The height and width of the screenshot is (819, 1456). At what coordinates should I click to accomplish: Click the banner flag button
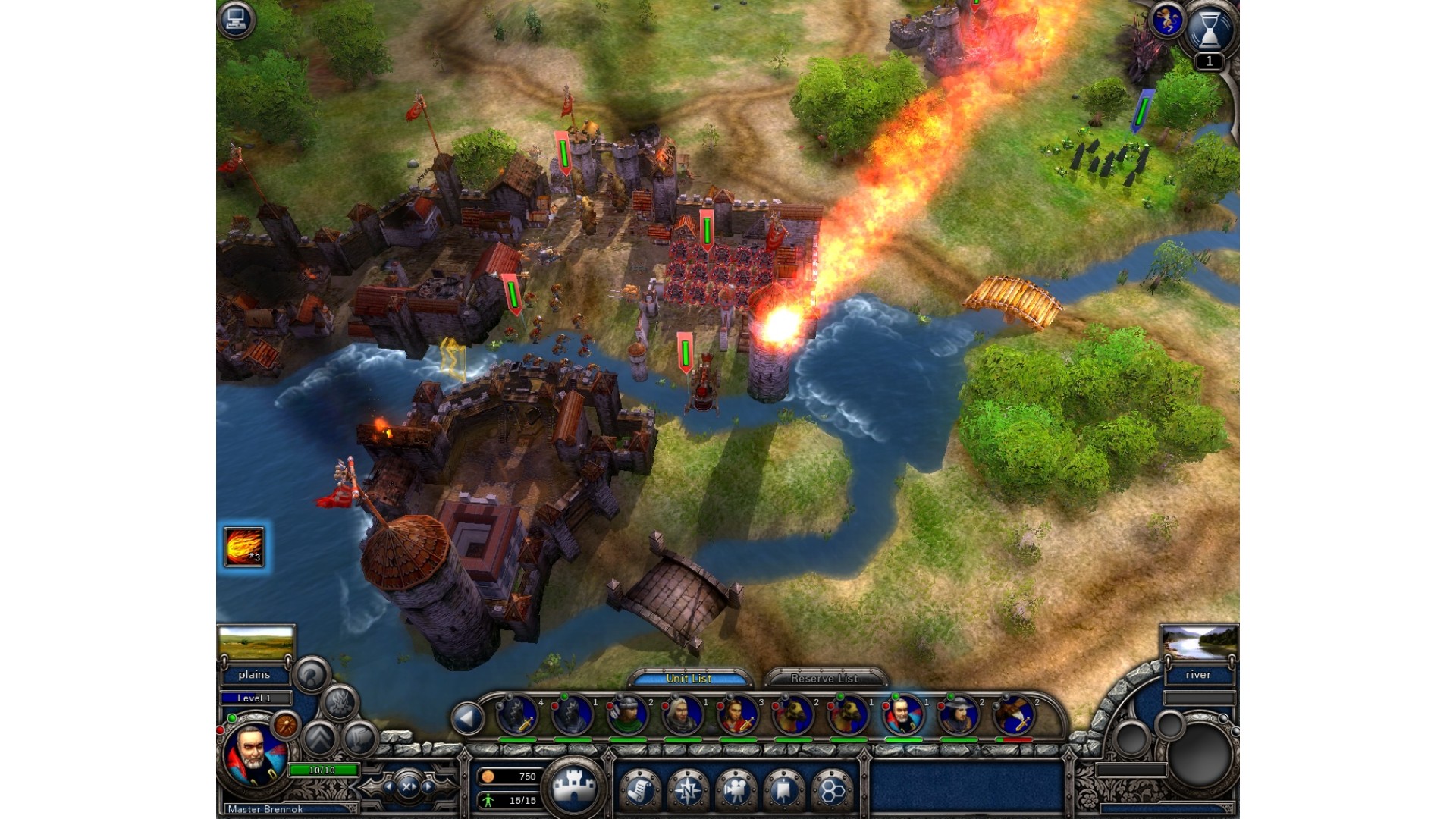click(x=783, y=789)
